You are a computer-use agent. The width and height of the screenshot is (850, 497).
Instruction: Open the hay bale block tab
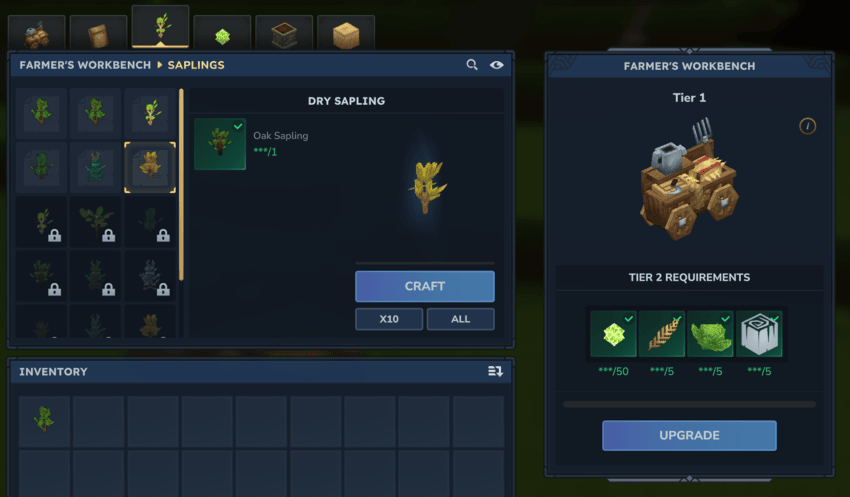(x=346, y=35)
